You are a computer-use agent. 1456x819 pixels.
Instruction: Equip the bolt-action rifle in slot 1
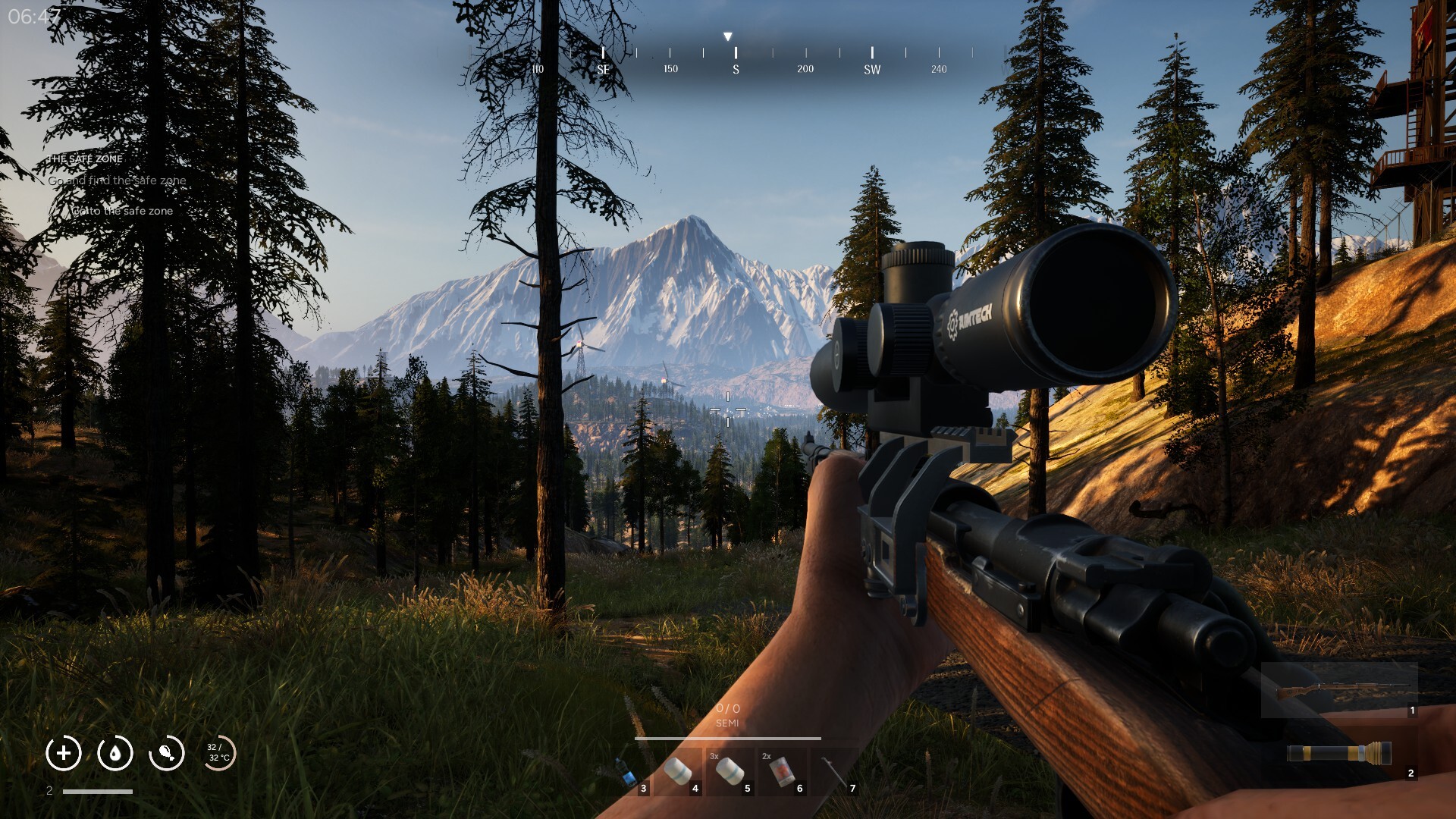pyautogui.click(x=1338, y=691)
